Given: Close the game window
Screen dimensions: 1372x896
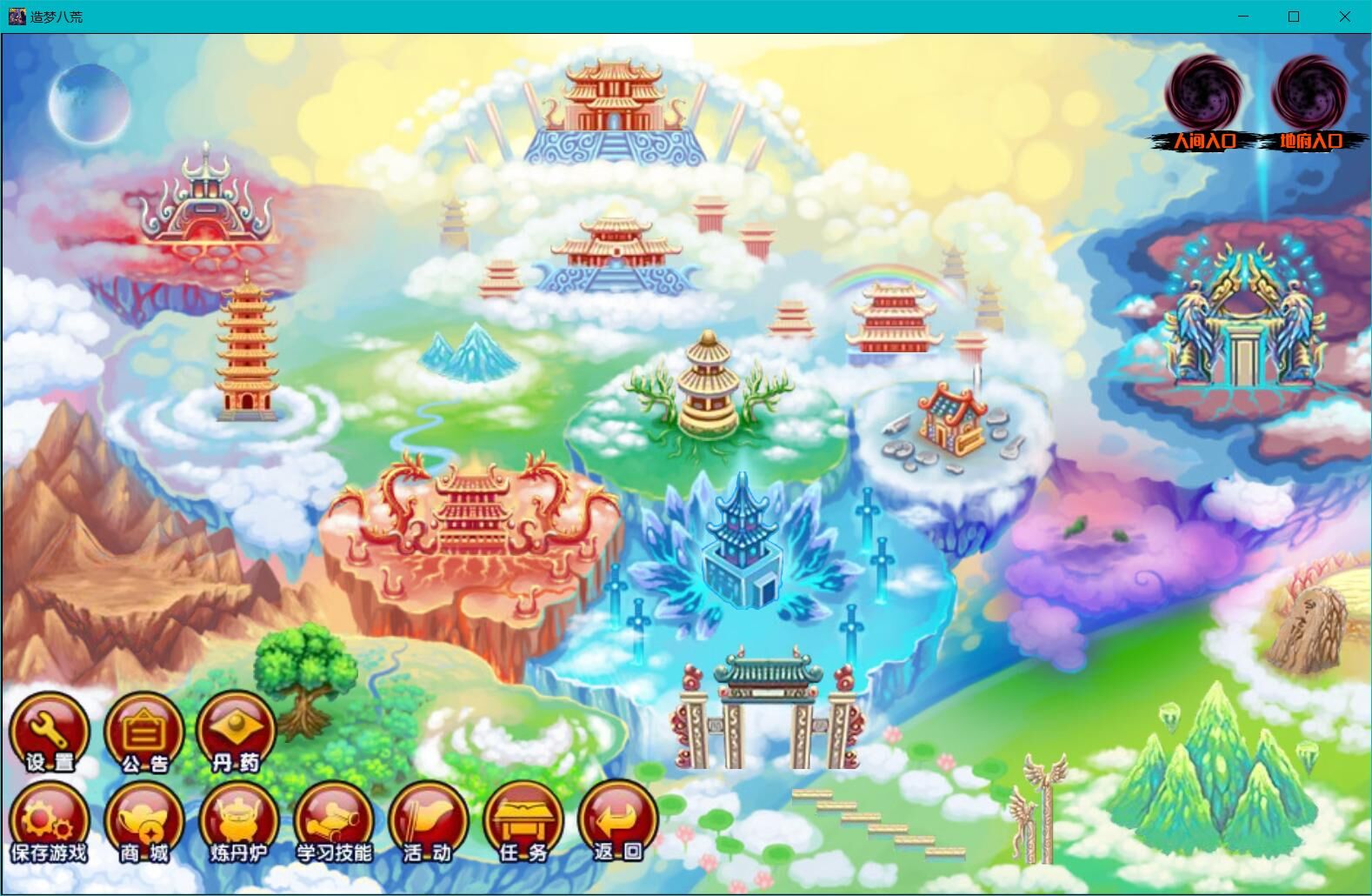Looking at the screenshot, I should 1344,17.
